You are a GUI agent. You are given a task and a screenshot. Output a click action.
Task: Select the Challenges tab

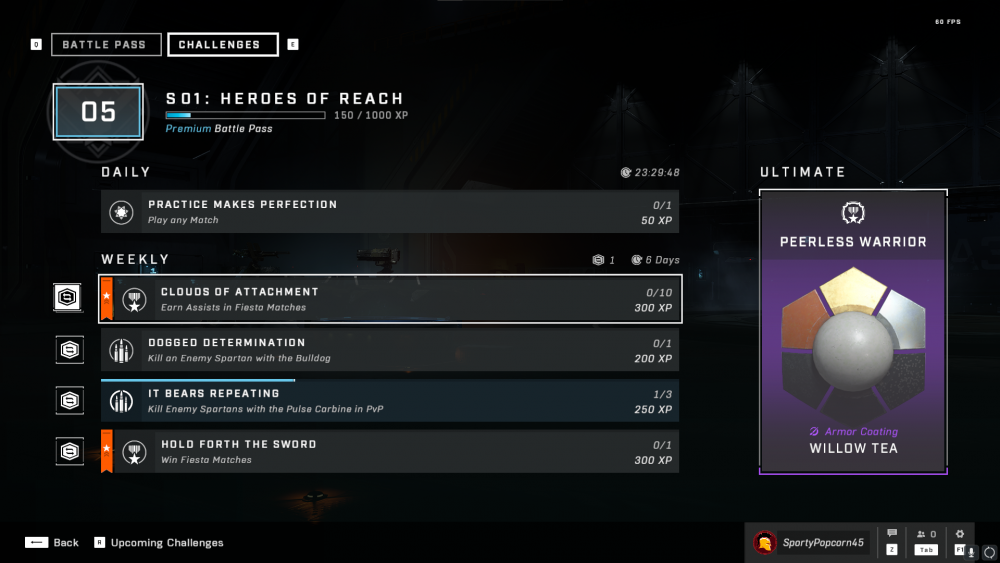222,45
